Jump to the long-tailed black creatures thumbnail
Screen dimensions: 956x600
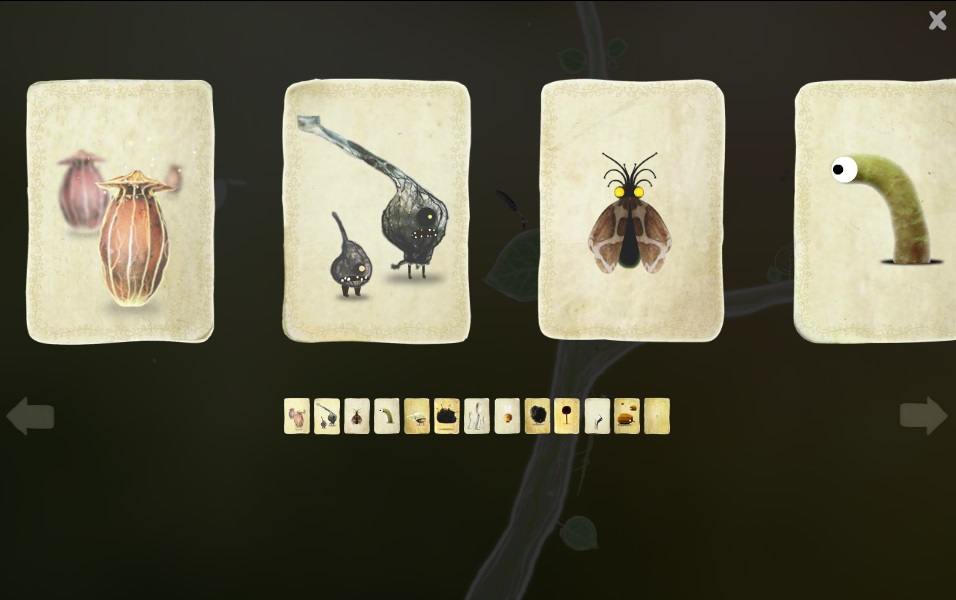pos(327,416)
